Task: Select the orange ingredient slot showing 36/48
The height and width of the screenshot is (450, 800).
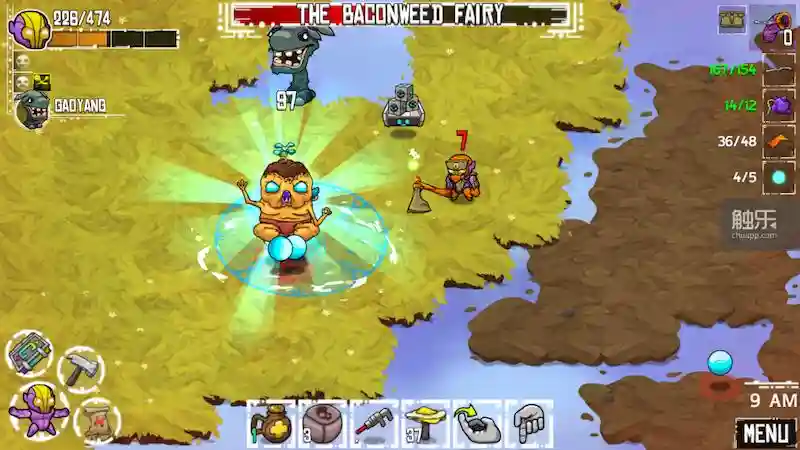Action: point(779,141)
